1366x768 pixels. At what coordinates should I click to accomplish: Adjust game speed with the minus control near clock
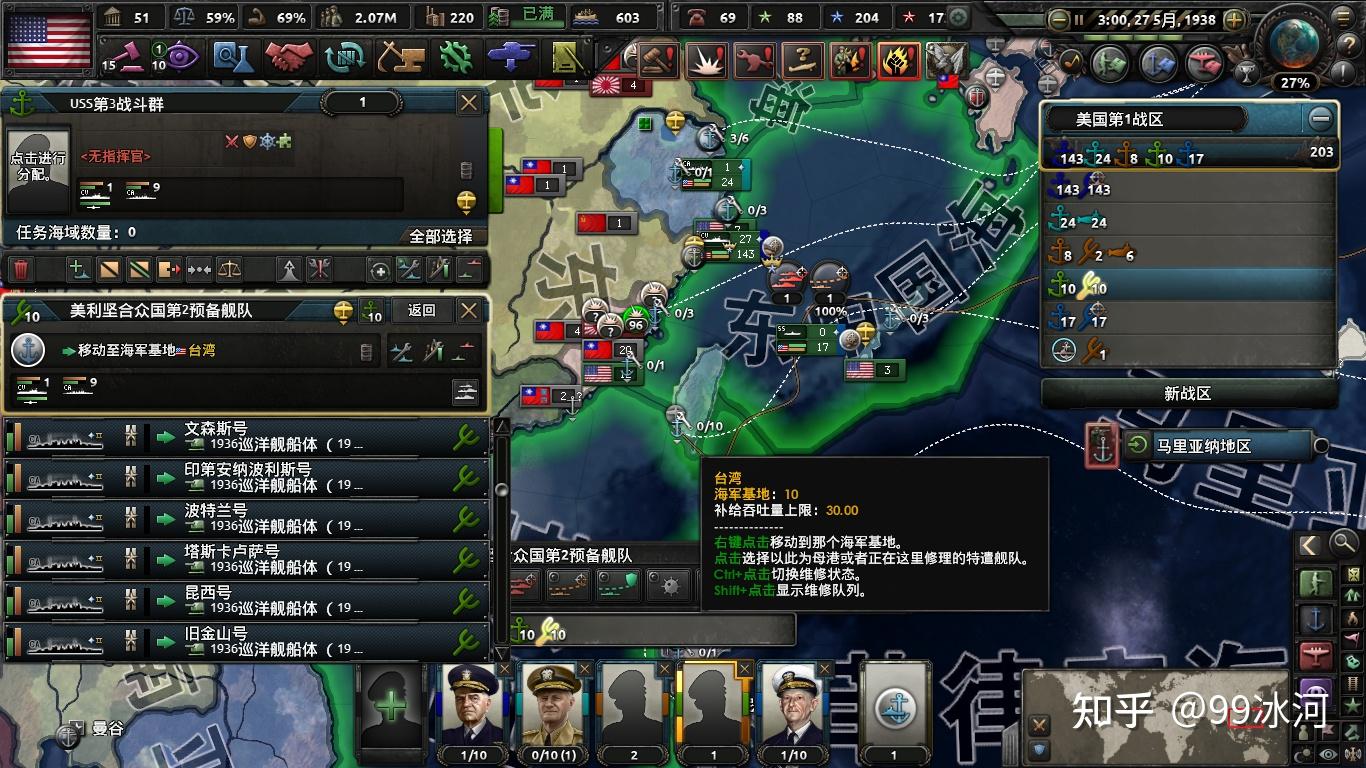1059,19
